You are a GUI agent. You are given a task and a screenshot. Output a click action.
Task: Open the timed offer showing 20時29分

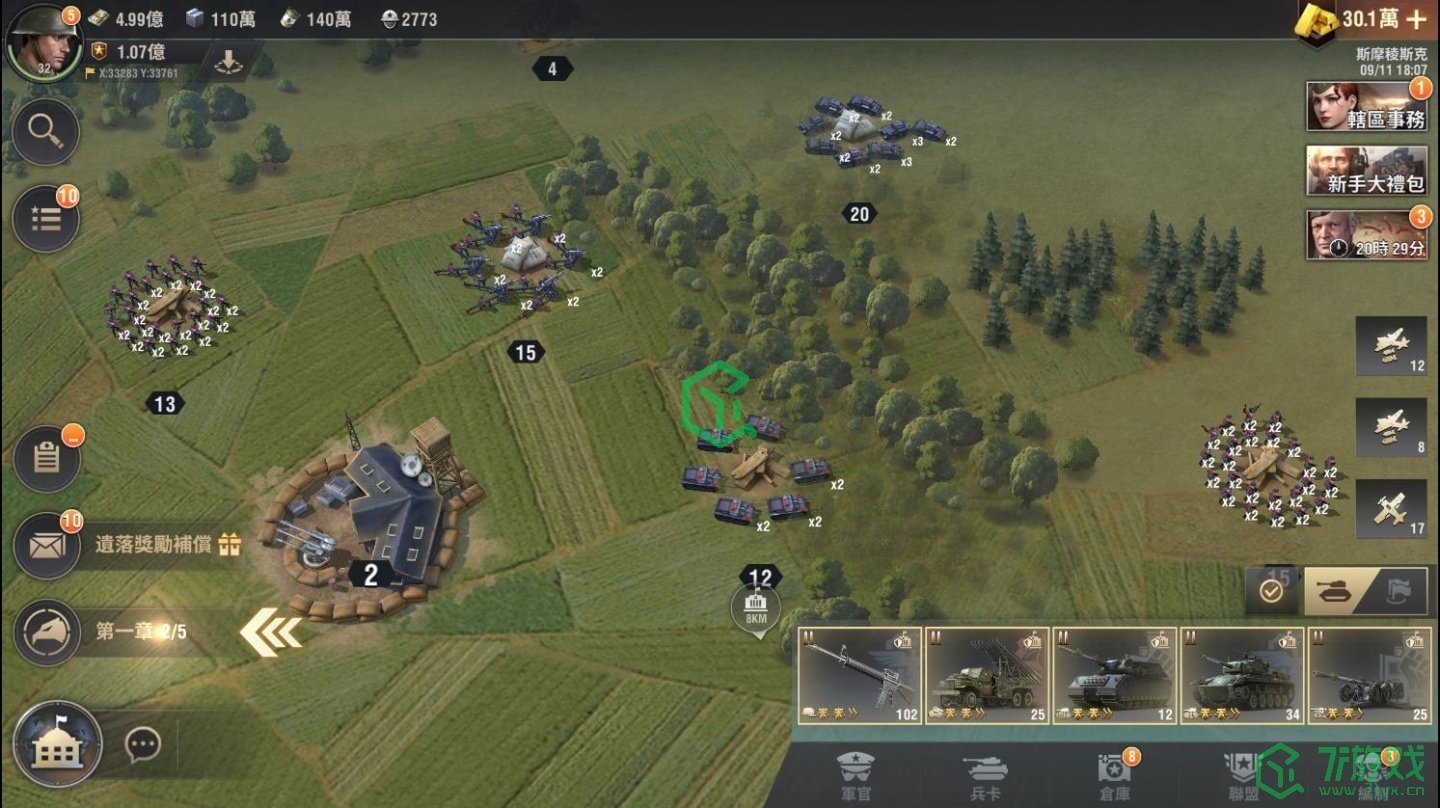coord(1366,236)
